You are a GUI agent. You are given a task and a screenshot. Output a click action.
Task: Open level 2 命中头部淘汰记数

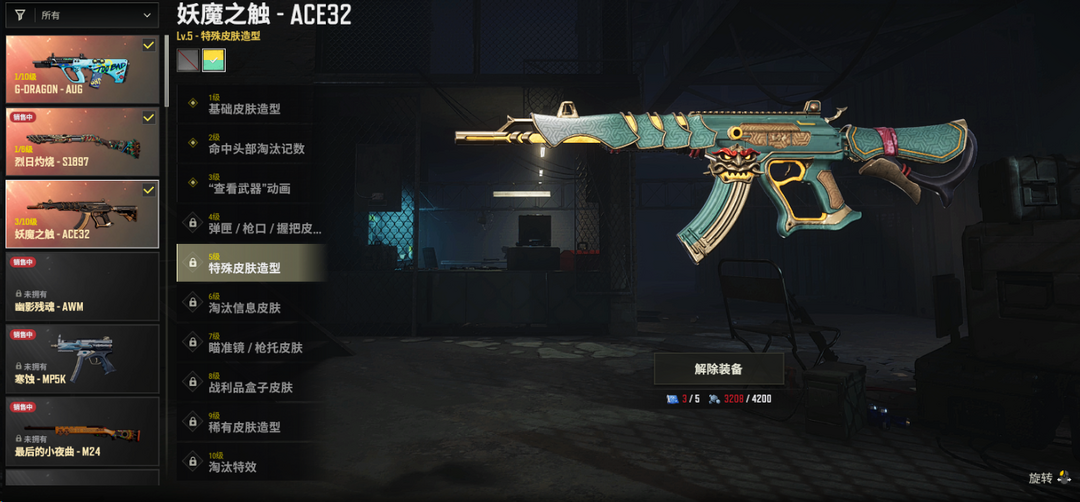coord(250,144)
